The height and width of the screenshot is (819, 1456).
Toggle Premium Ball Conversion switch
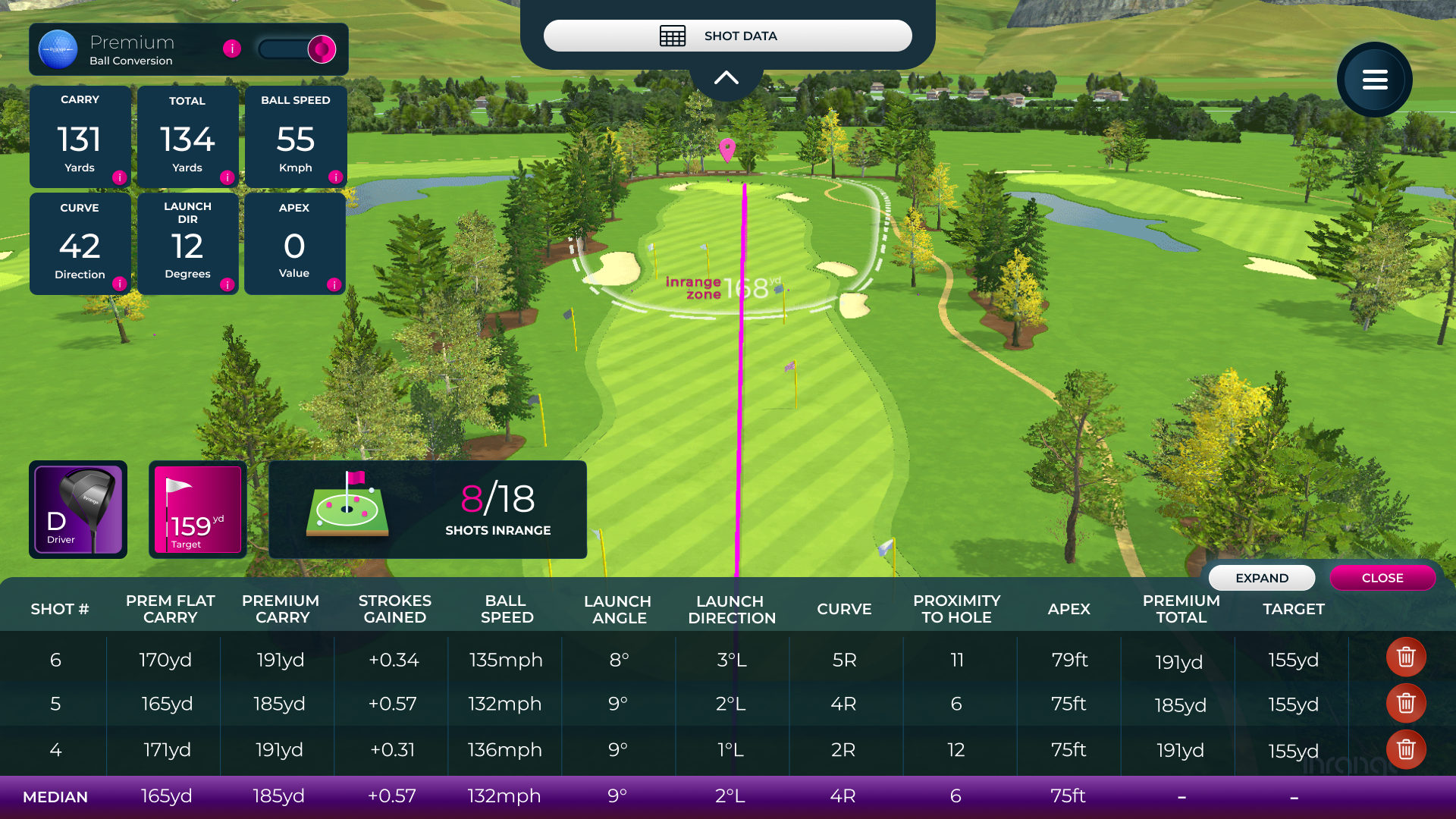click(x=297, y=49)
